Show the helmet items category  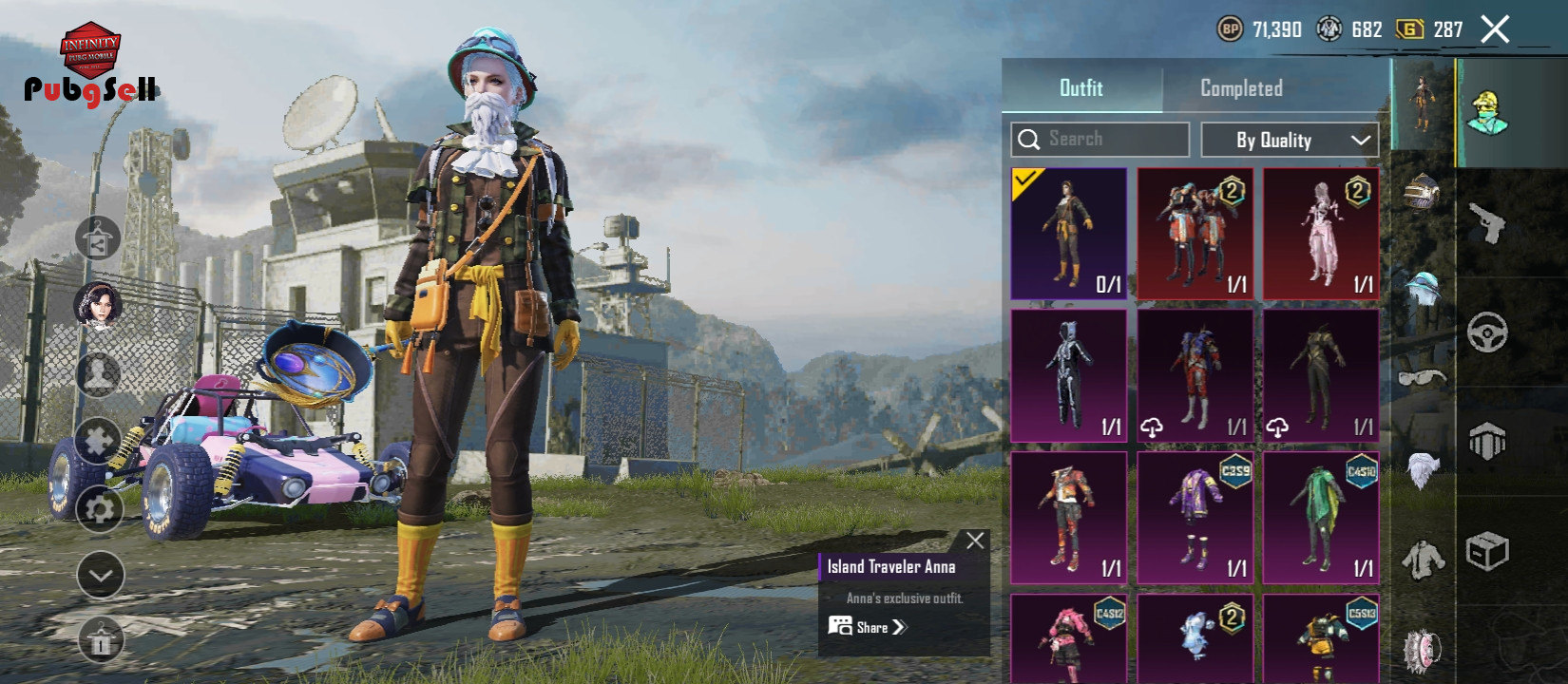(x=1422, y=192)
